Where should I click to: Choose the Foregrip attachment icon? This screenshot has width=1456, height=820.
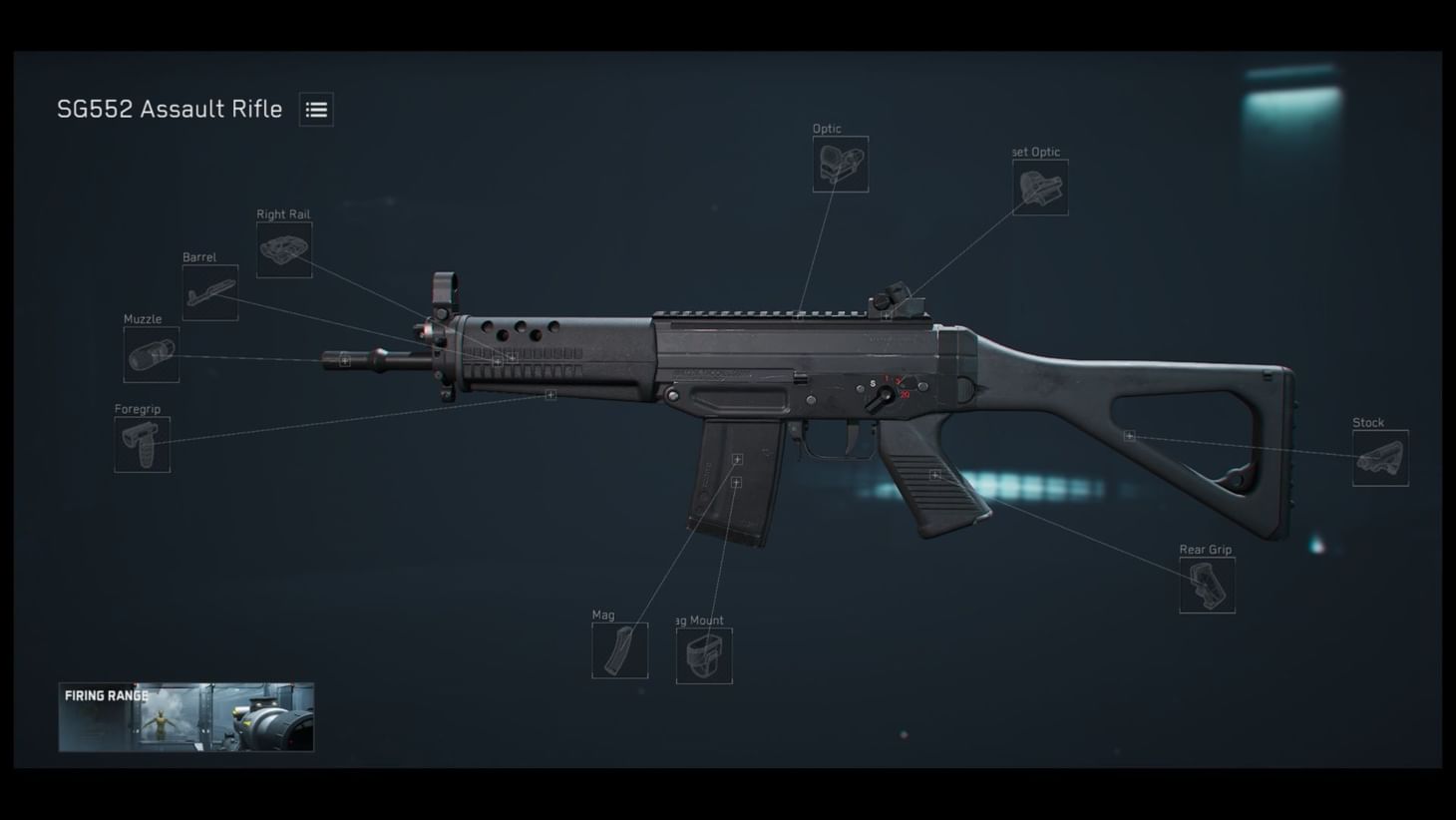point(142,444)
